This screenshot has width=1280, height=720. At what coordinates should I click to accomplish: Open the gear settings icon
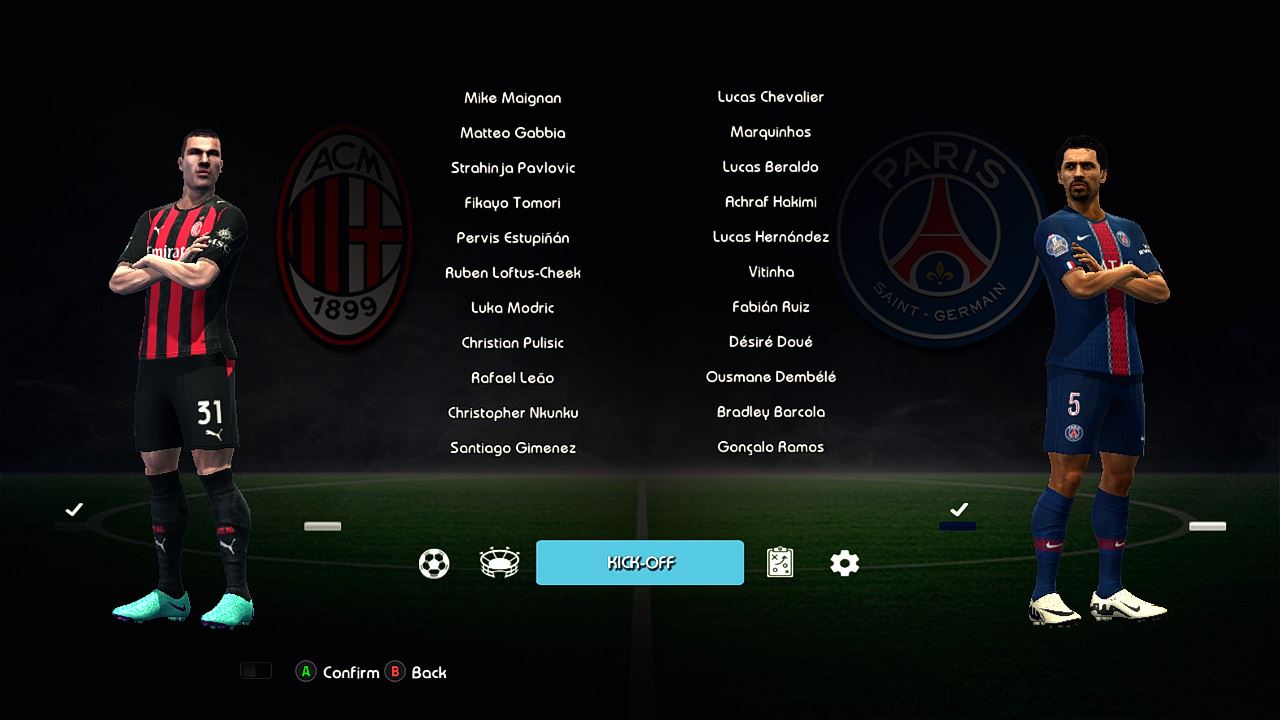(844, 564)
